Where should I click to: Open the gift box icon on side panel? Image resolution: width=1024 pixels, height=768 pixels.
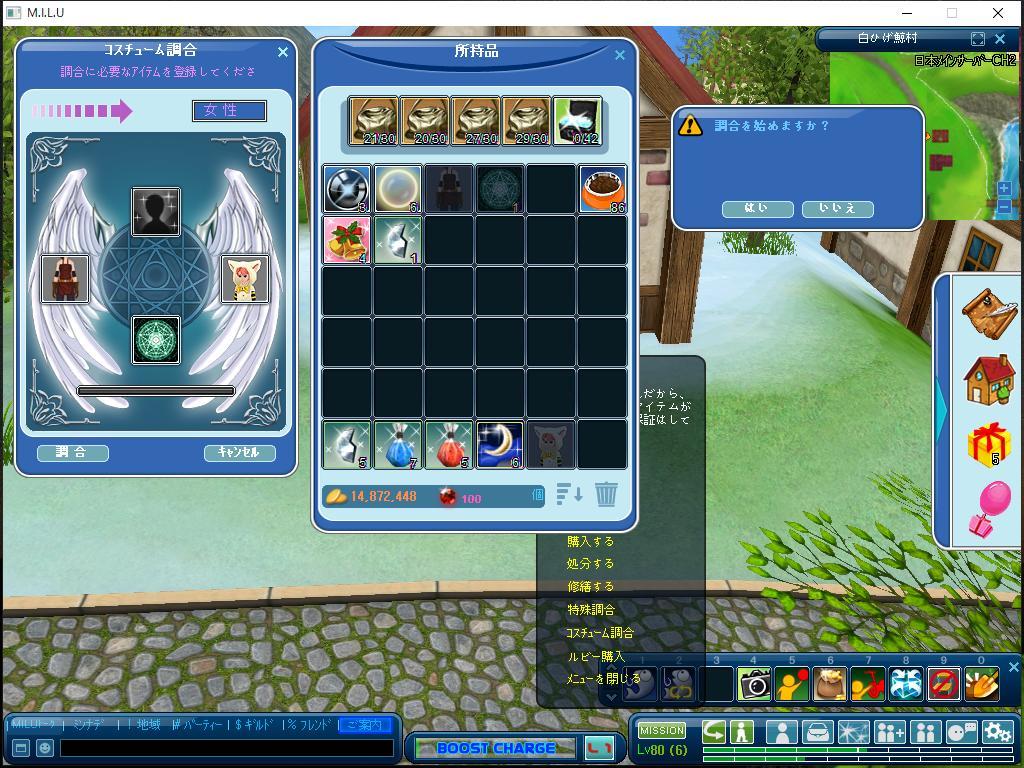(x=989, y=443)
